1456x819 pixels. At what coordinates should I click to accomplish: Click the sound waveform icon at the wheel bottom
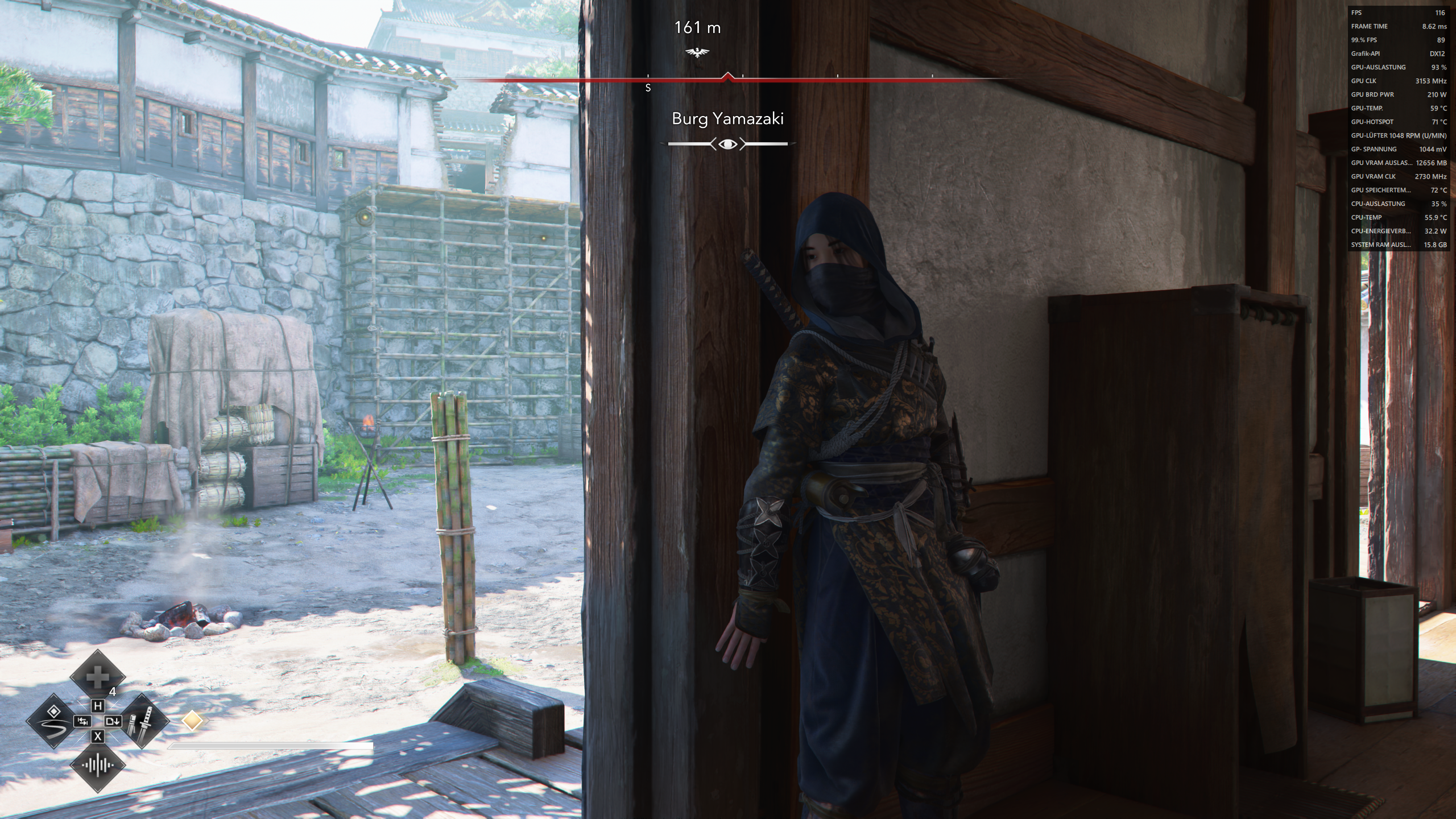coord(98,765)
